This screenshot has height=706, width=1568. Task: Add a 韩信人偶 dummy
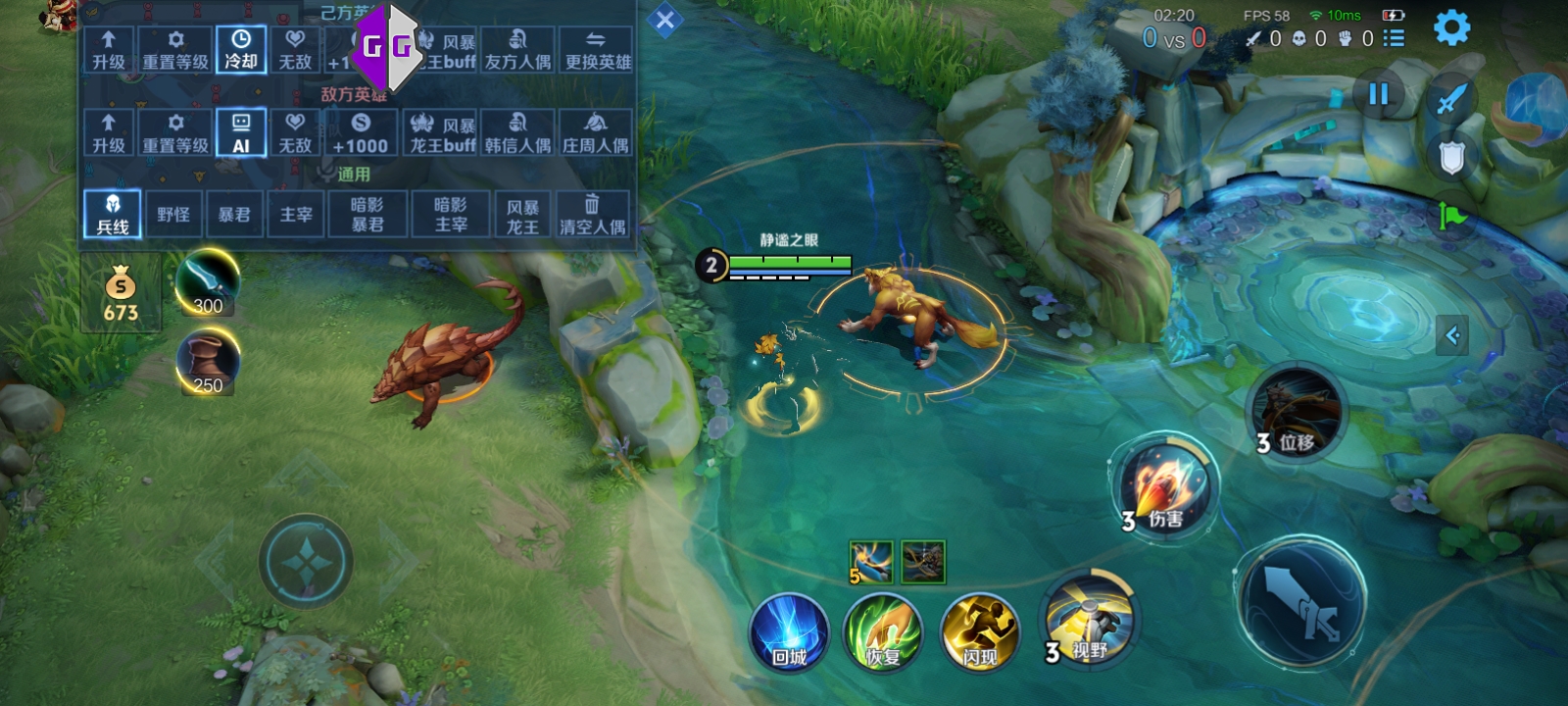(517, 133)
